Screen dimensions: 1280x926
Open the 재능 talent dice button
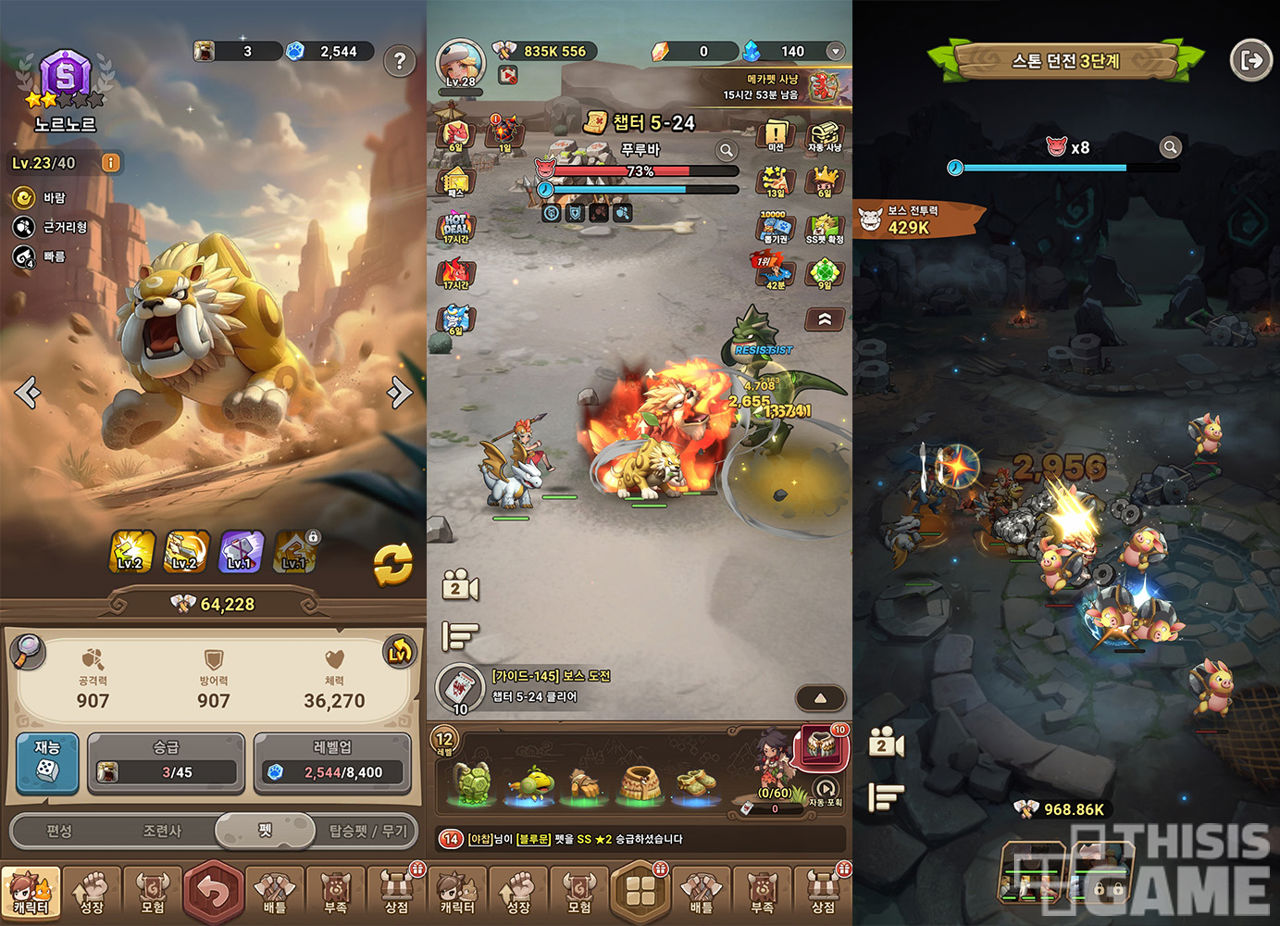click(x=47, y=763)
